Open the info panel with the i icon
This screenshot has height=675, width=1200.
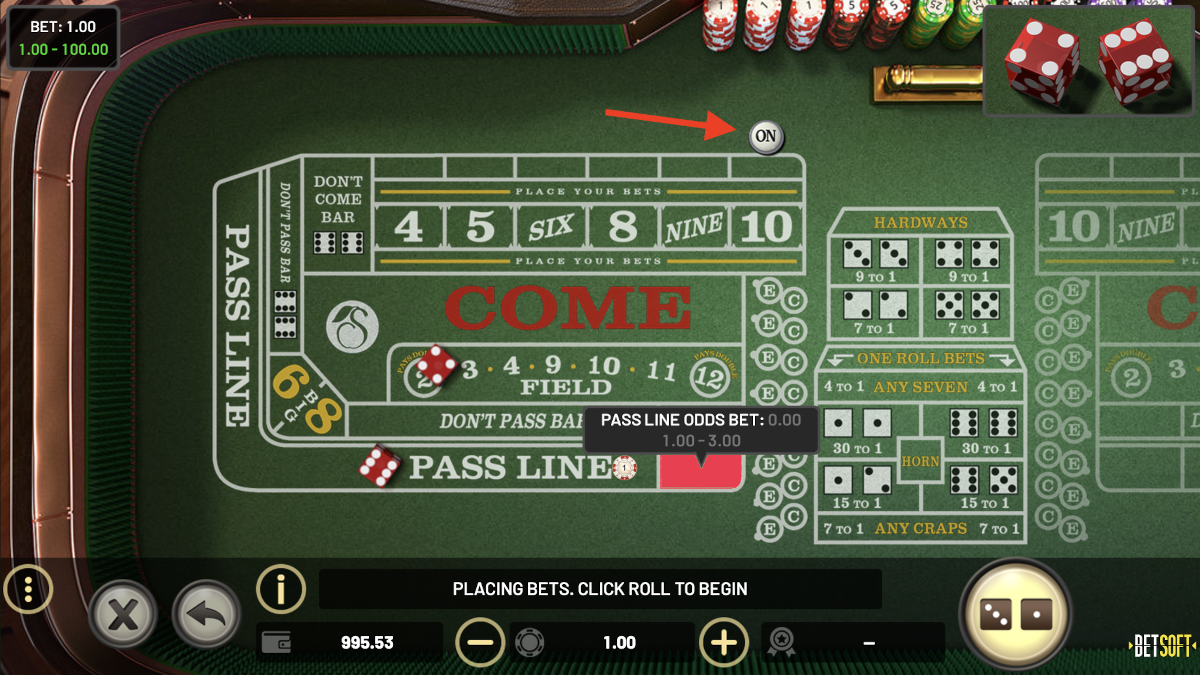[x=281, y=589]
